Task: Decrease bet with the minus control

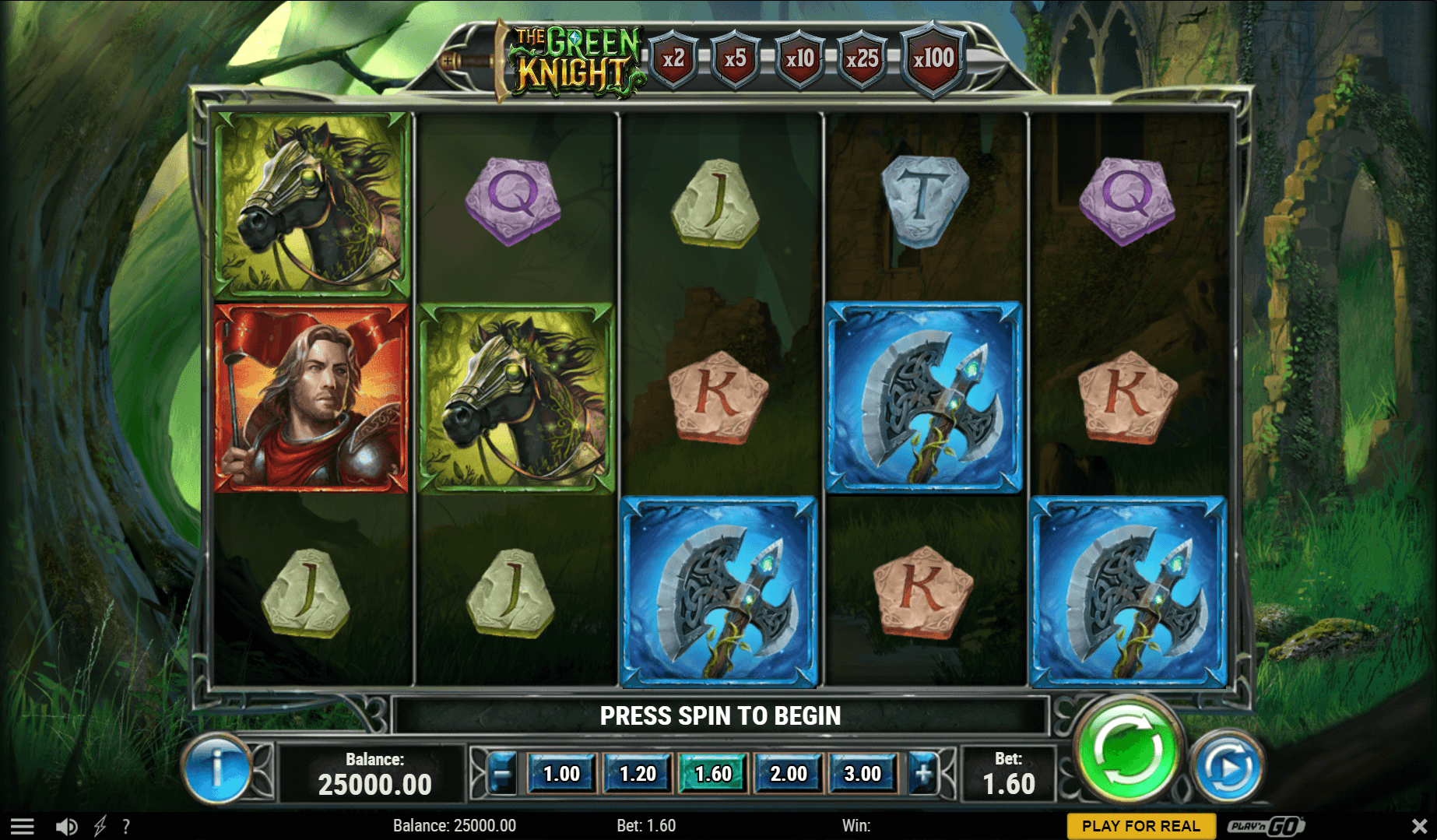Action: 501,773
